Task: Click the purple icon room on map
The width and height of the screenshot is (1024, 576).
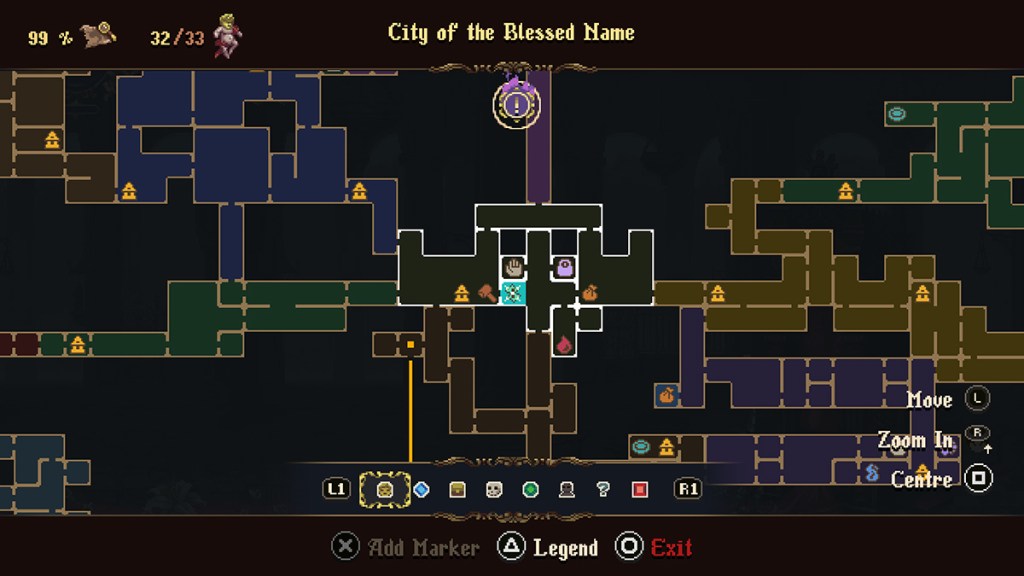Action: click(565, 267)
